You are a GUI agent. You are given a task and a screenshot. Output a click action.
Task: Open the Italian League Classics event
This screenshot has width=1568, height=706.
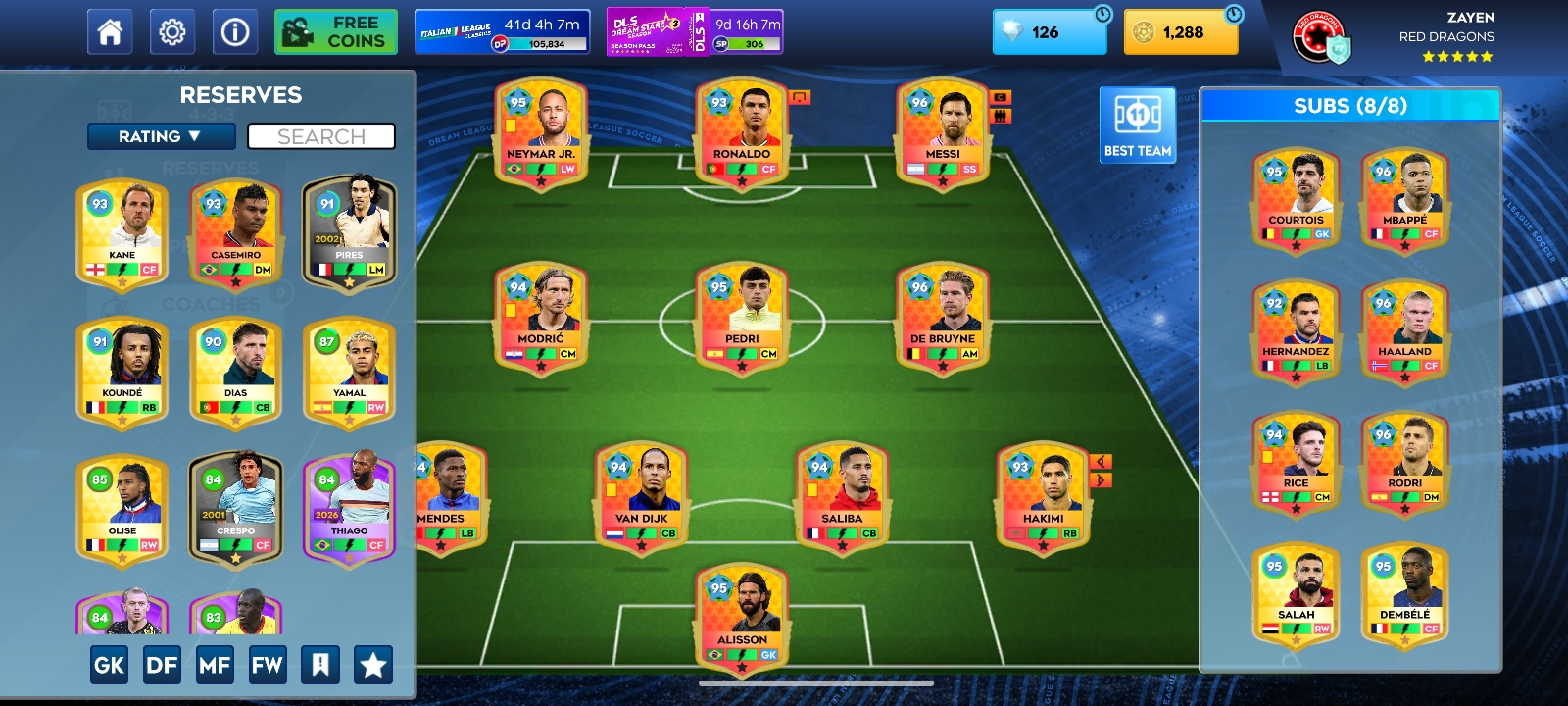pyautogui.click(x=503, y=30)
